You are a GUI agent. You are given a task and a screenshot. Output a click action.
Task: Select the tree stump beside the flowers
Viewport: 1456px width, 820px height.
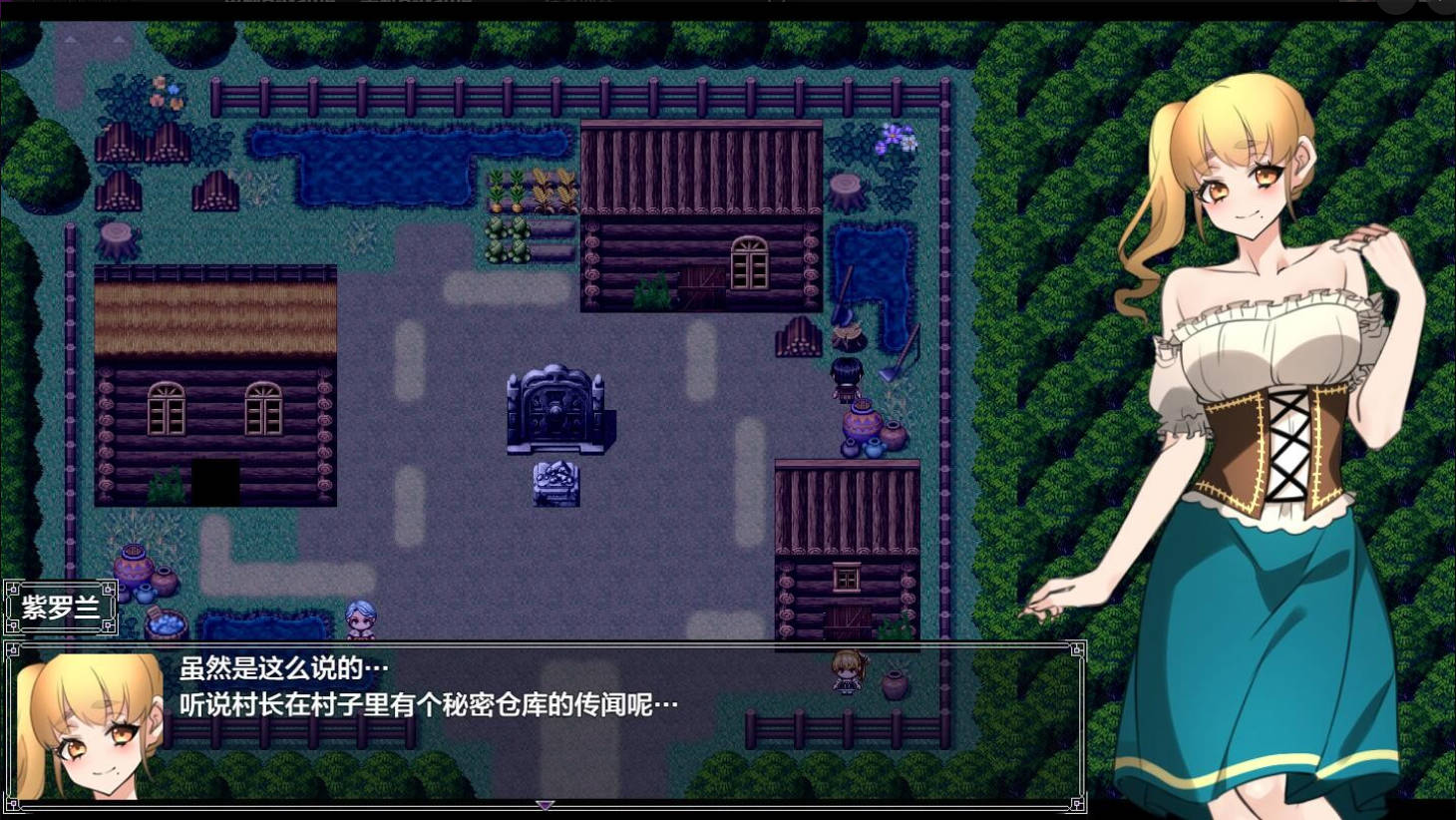point(844,190)
